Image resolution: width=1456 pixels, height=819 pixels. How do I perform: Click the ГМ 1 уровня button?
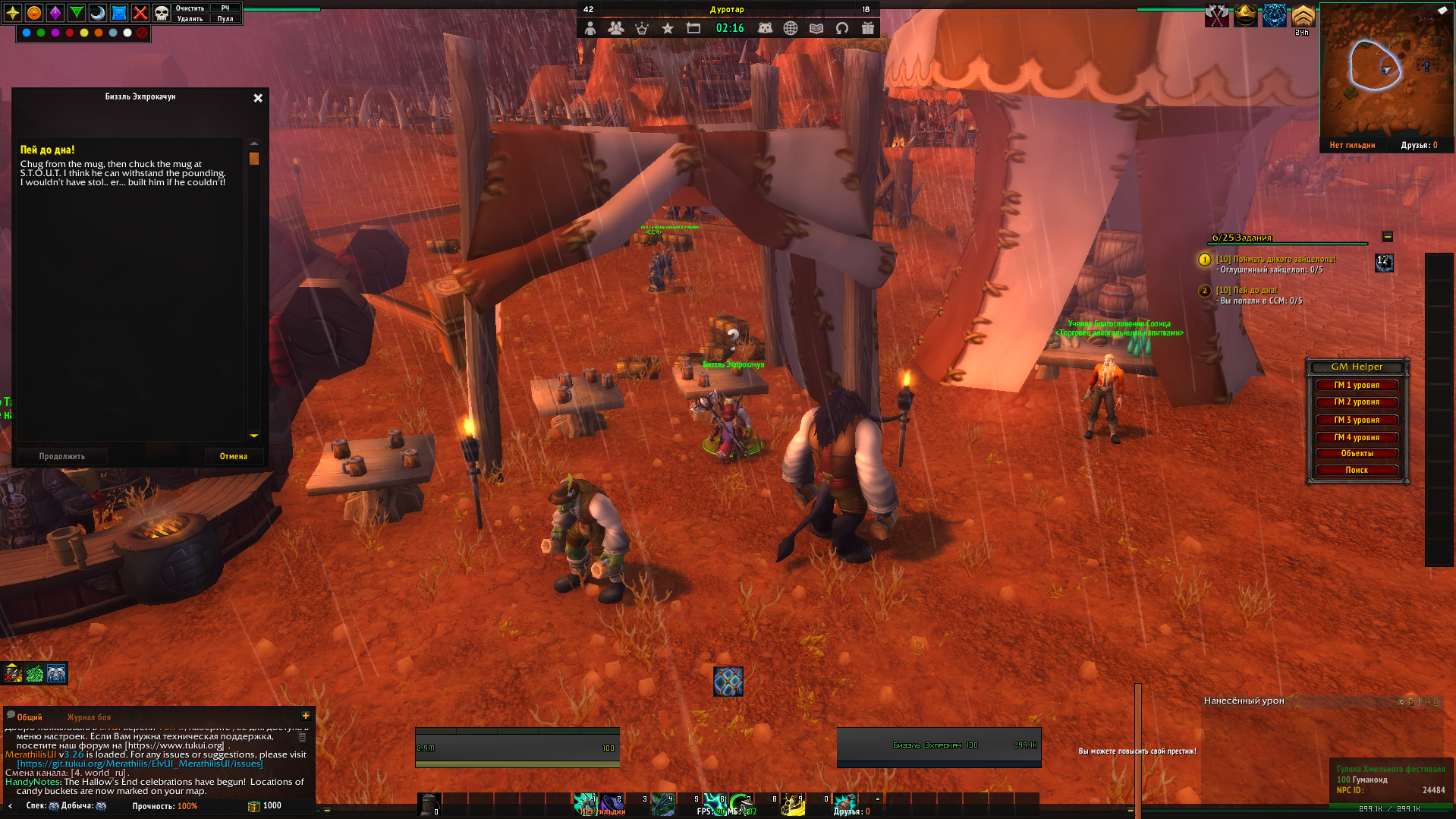point(1357,386)
